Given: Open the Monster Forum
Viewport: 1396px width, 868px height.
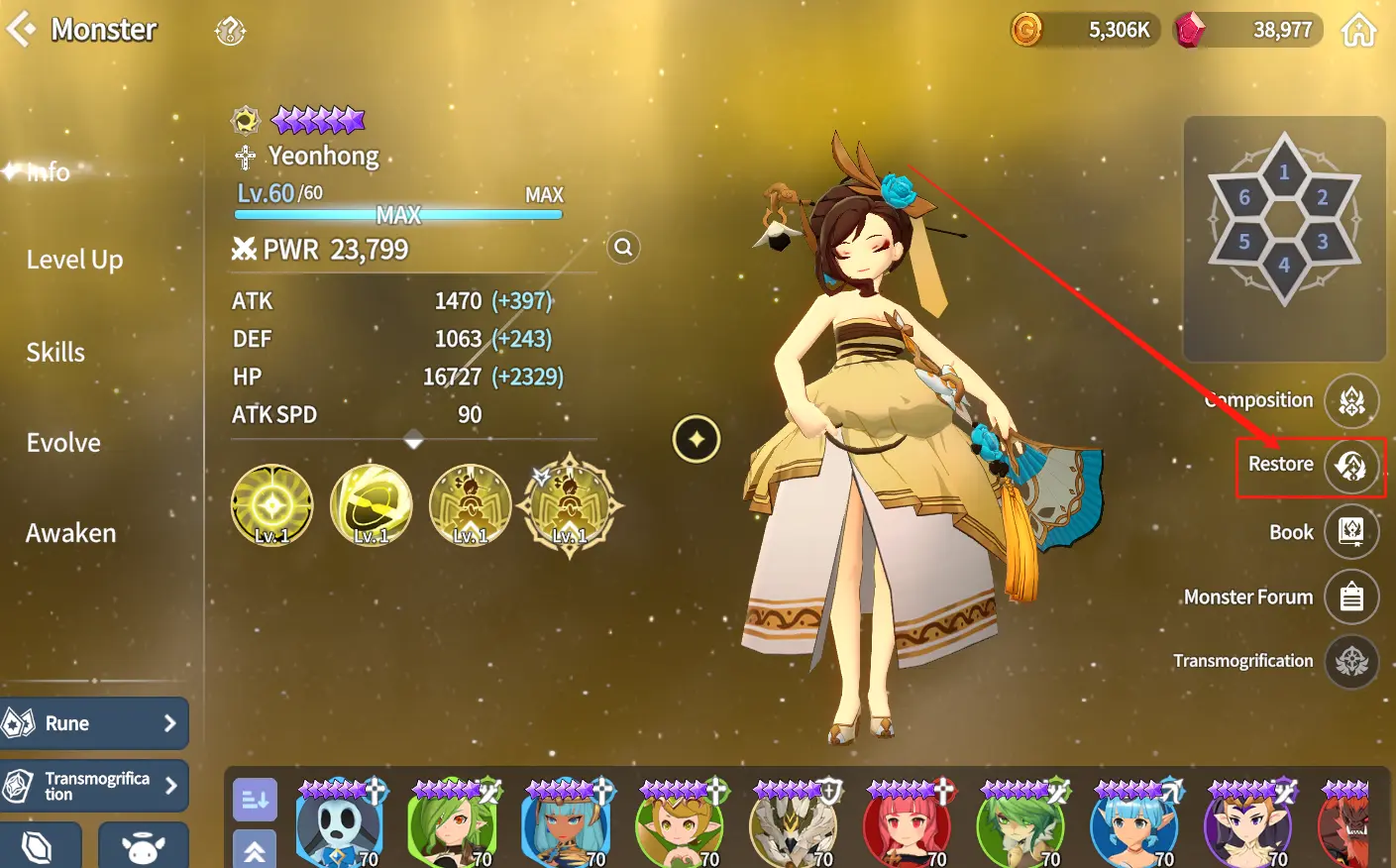Looking at the screenshot, I should pos(1351,597).
